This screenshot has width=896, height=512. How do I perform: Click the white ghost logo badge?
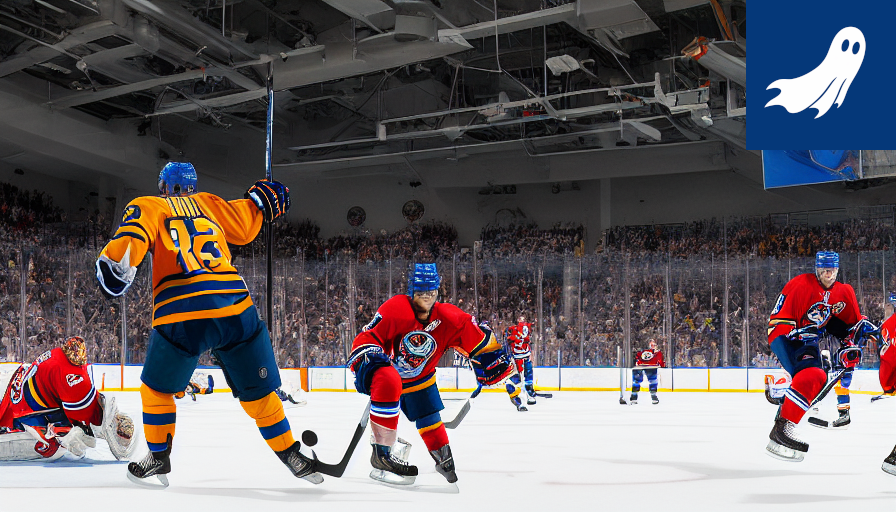coord(819,73)
